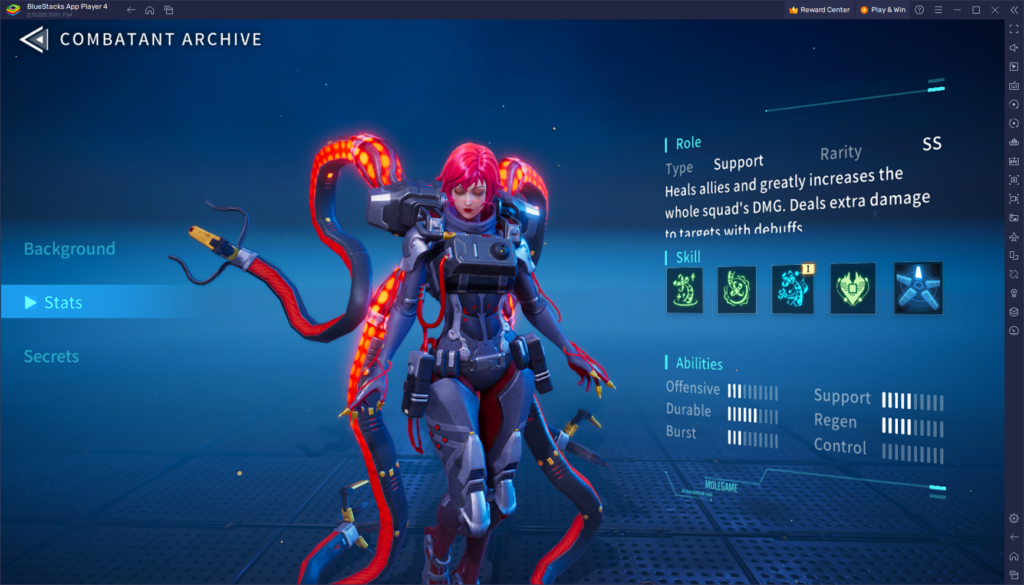Click the Play & Win button
The height and width of the screenshot is (585, 1024).
point(883,10)
